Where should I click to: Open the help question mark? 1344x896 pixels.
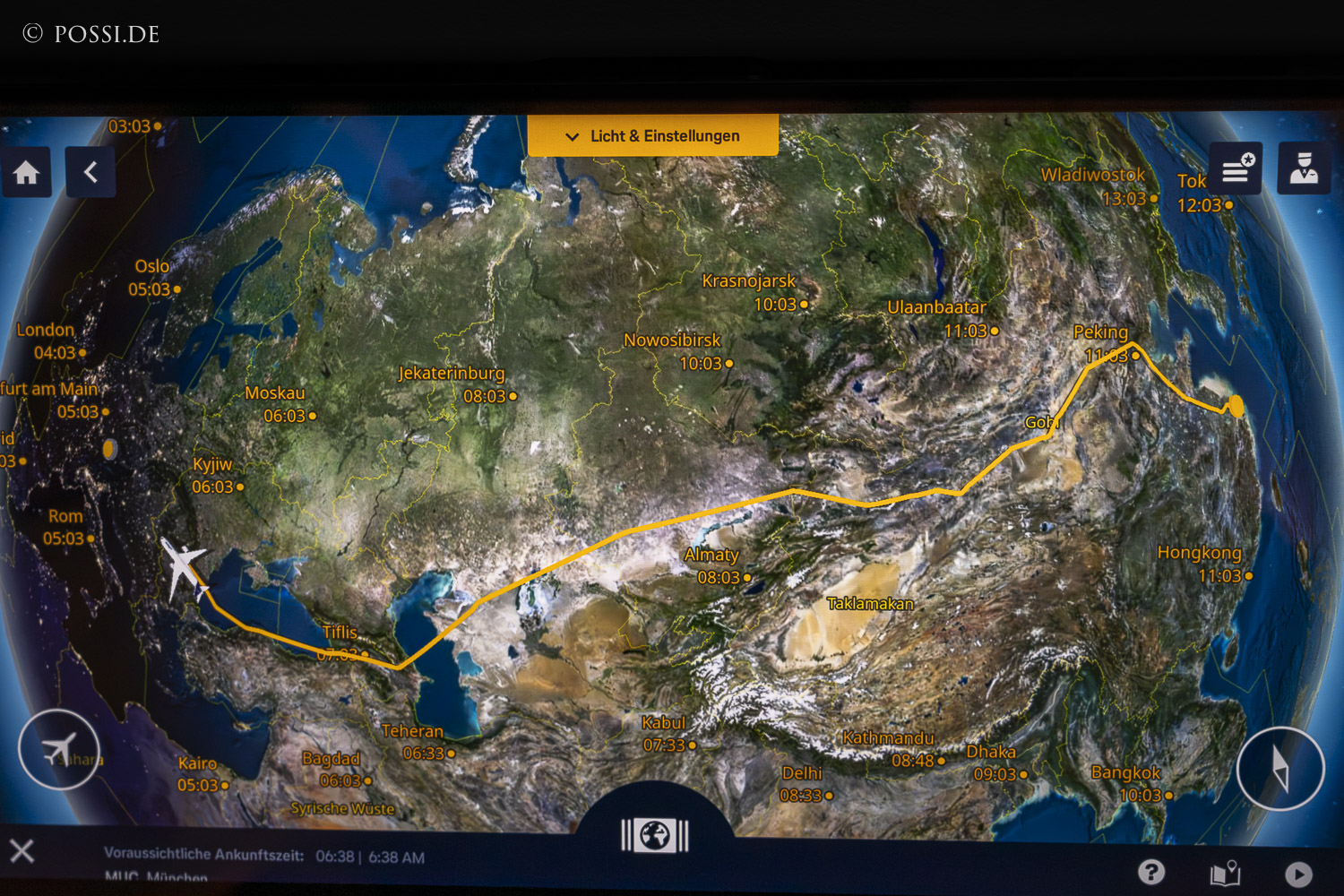click(1151, 871)
